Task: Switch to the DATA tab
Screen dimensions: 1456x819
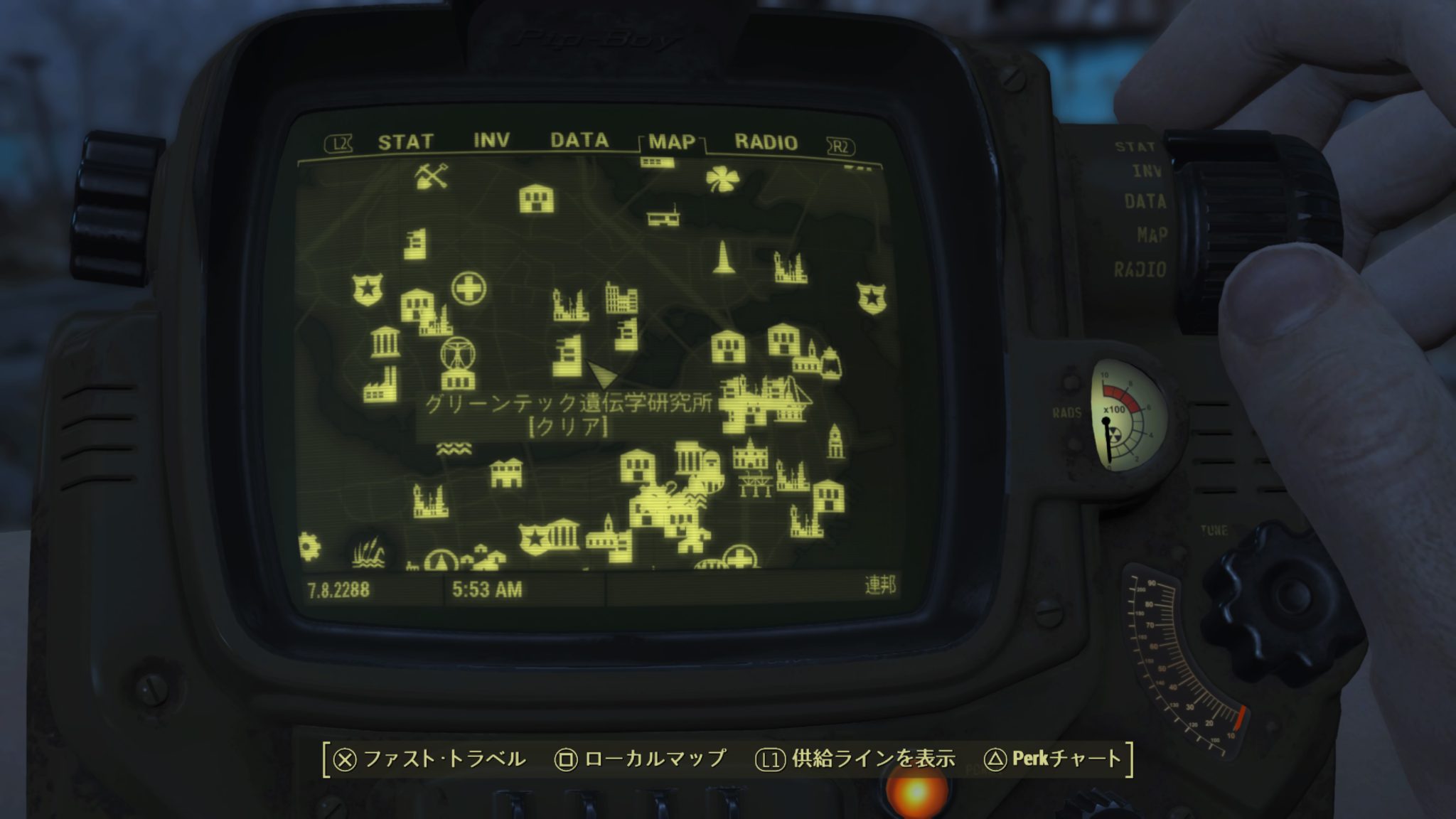Action: [x=579, y=140]
